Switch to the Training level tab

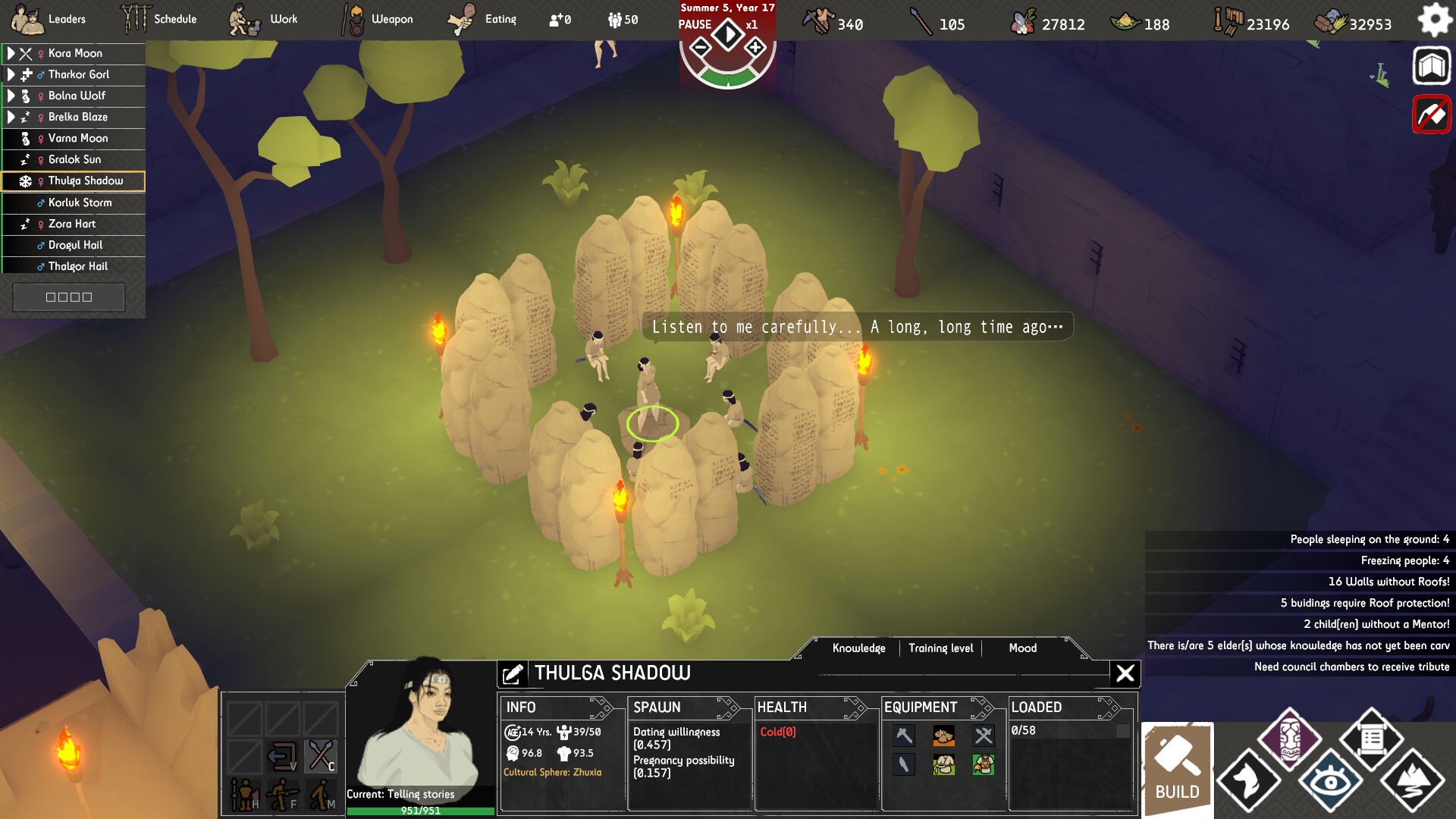point(940,648)
